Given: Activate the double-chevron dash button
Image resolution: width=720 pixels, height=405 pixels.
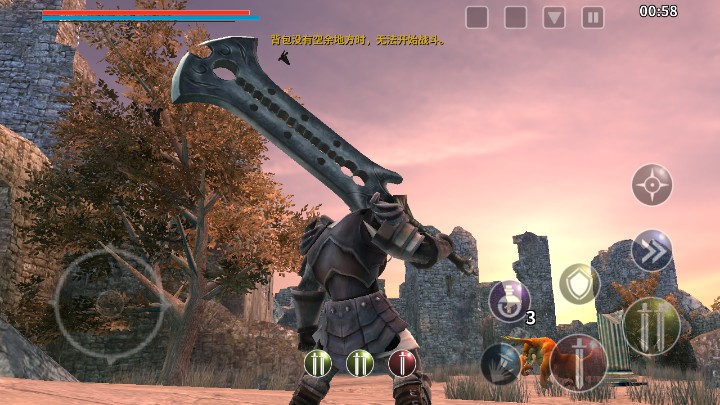Looking at the screenshot, I should [652, 251].
